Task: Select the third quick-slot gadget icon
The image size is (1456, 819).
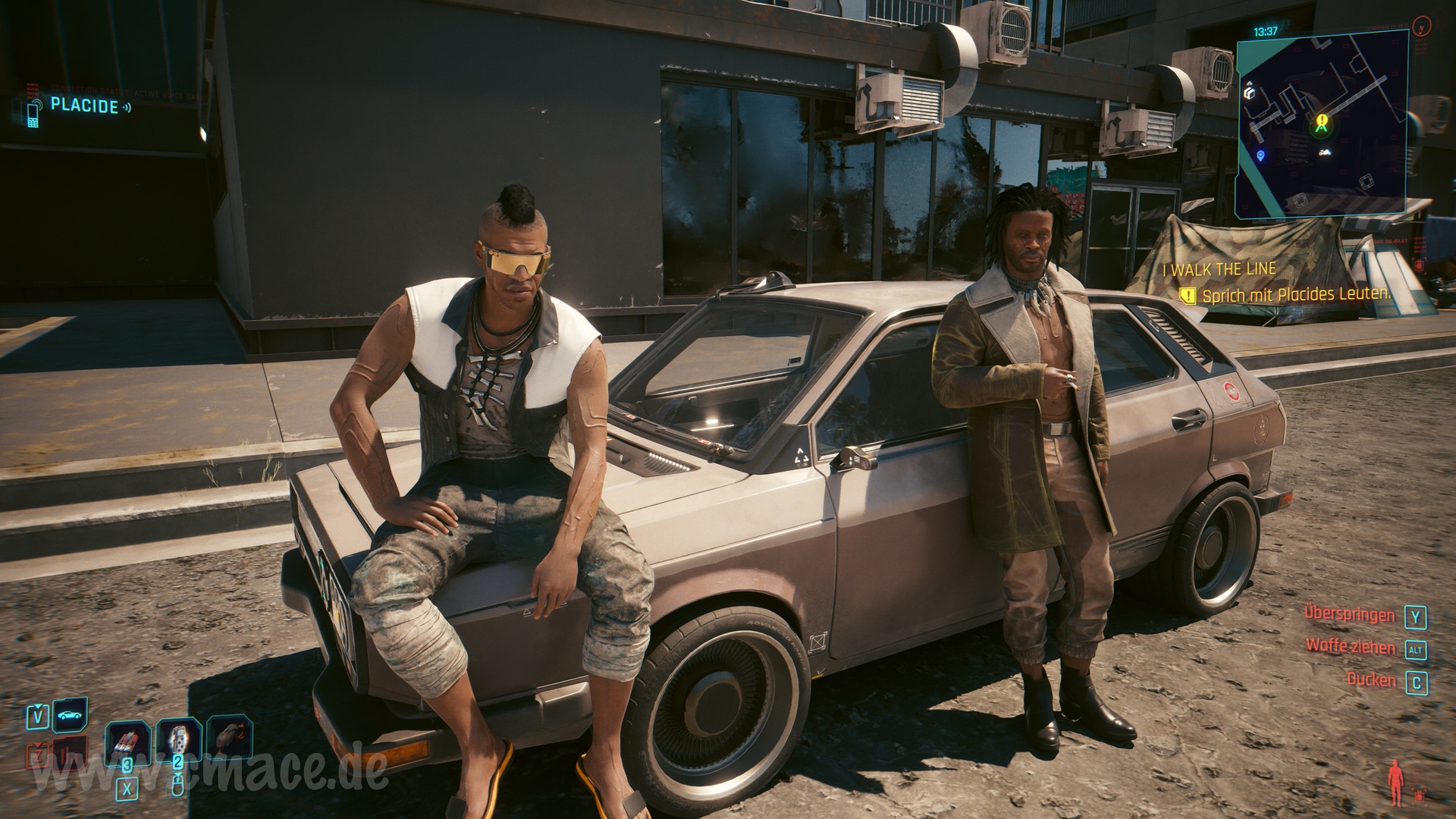Action: [x=230, y=737]
